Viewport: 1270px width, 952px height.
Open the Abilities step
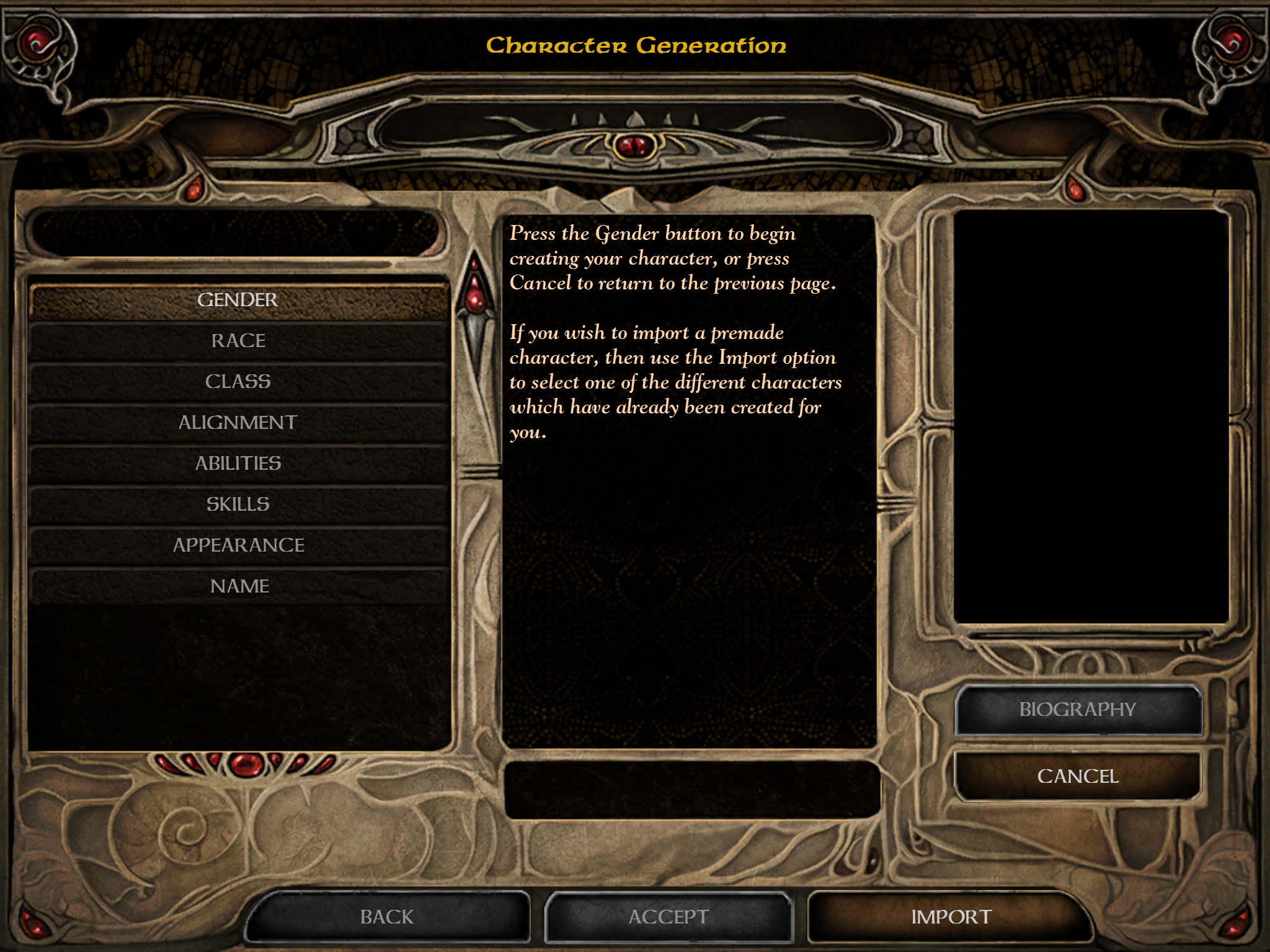238,464
